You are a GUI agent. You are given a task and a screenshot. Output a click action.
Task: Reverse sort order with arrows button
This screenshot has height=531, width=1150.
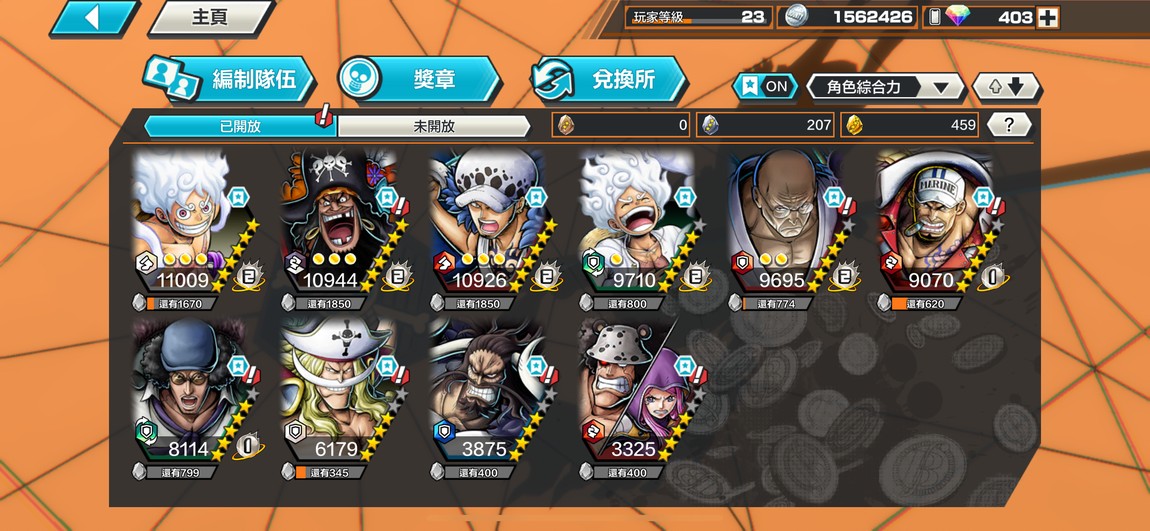click(x=1007, y=87)
